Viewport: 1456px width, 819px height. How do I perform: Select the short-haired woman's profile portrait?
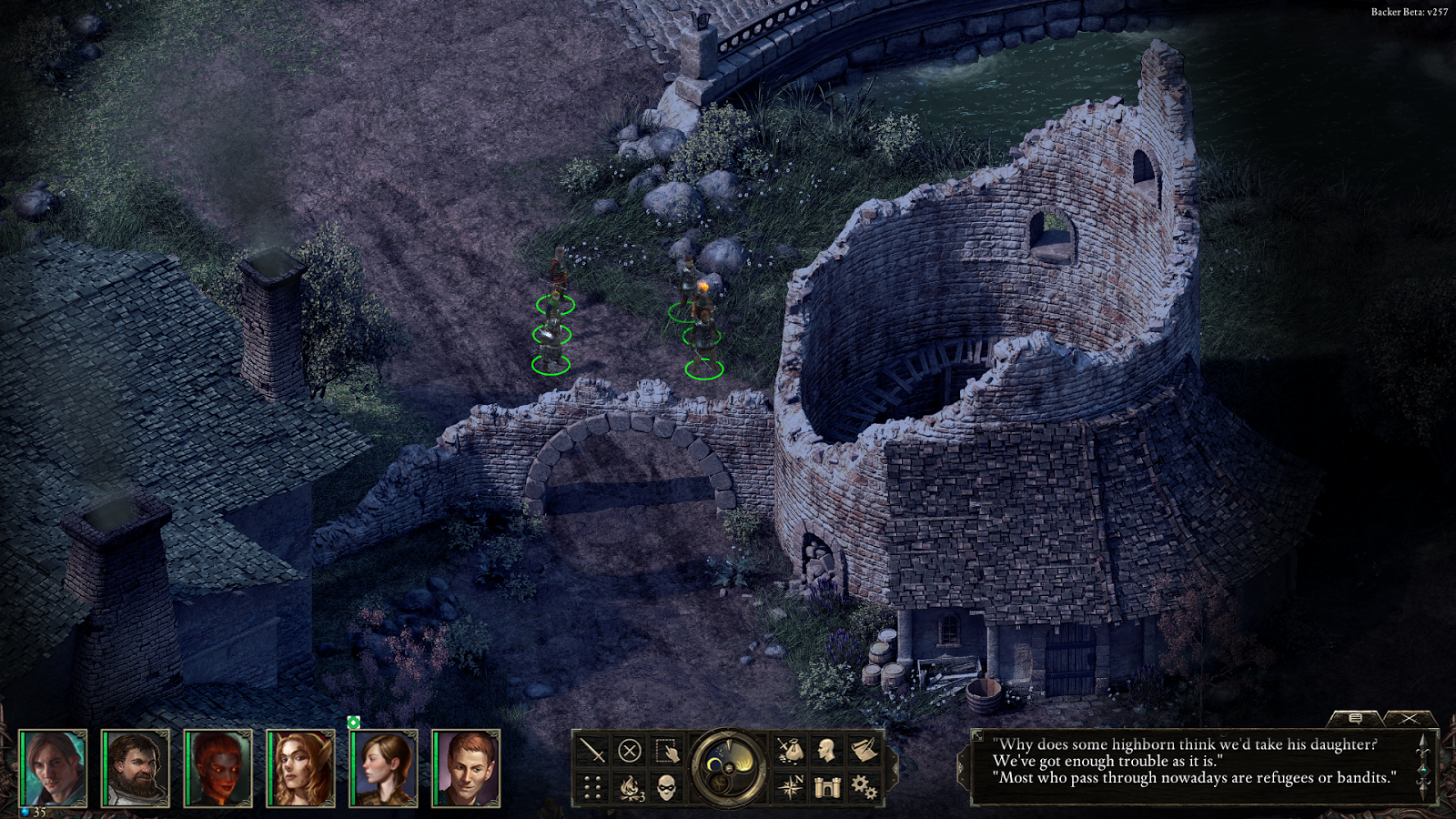[x=384, y=769]
